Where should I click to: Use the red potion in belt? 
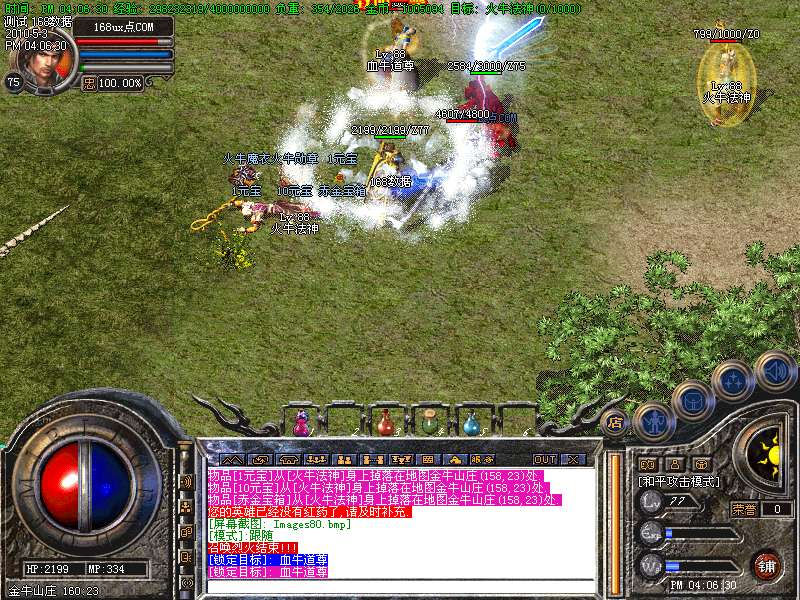[x=386, y=424]
